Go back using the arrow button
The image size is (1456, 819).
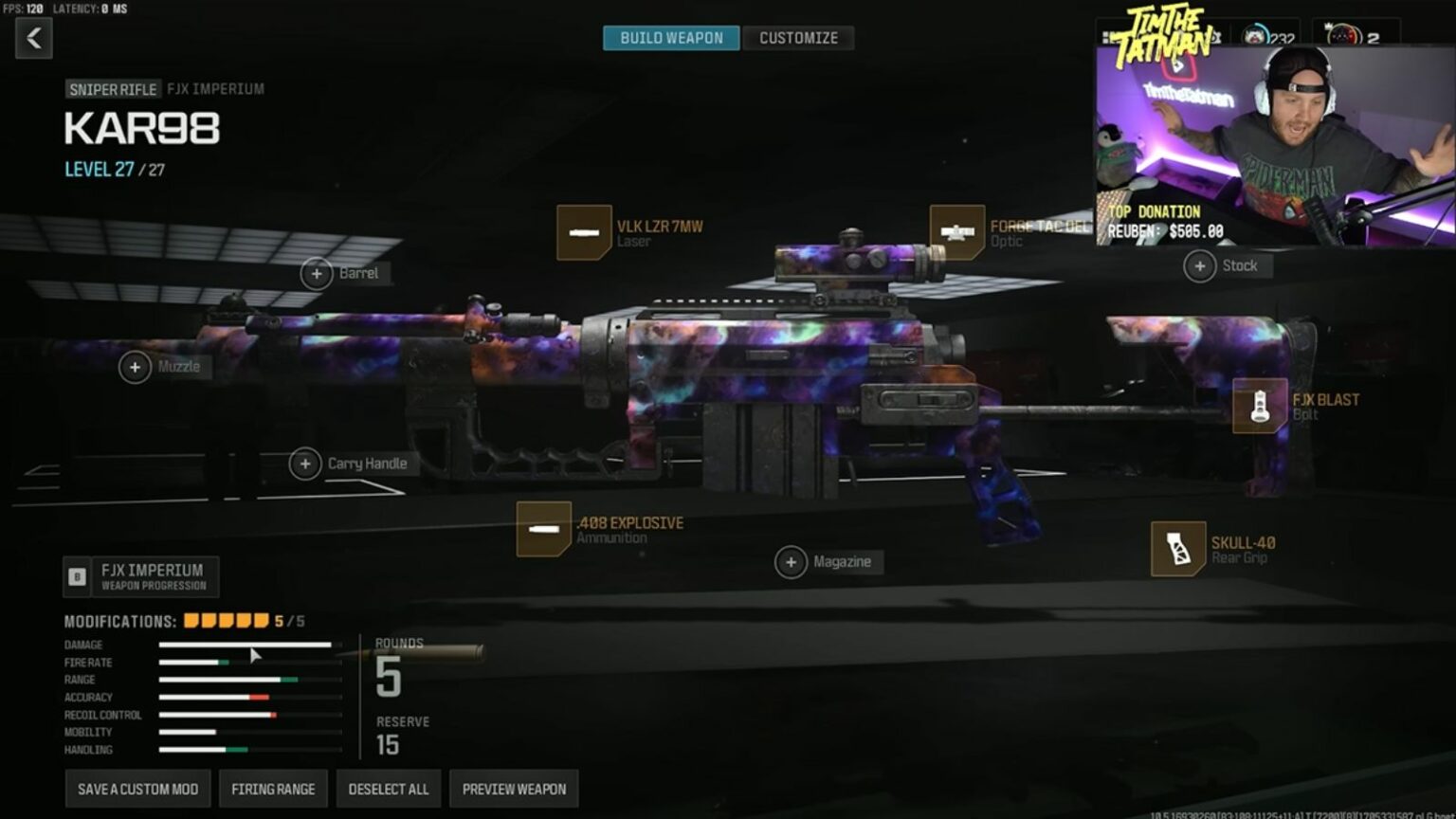34,38
